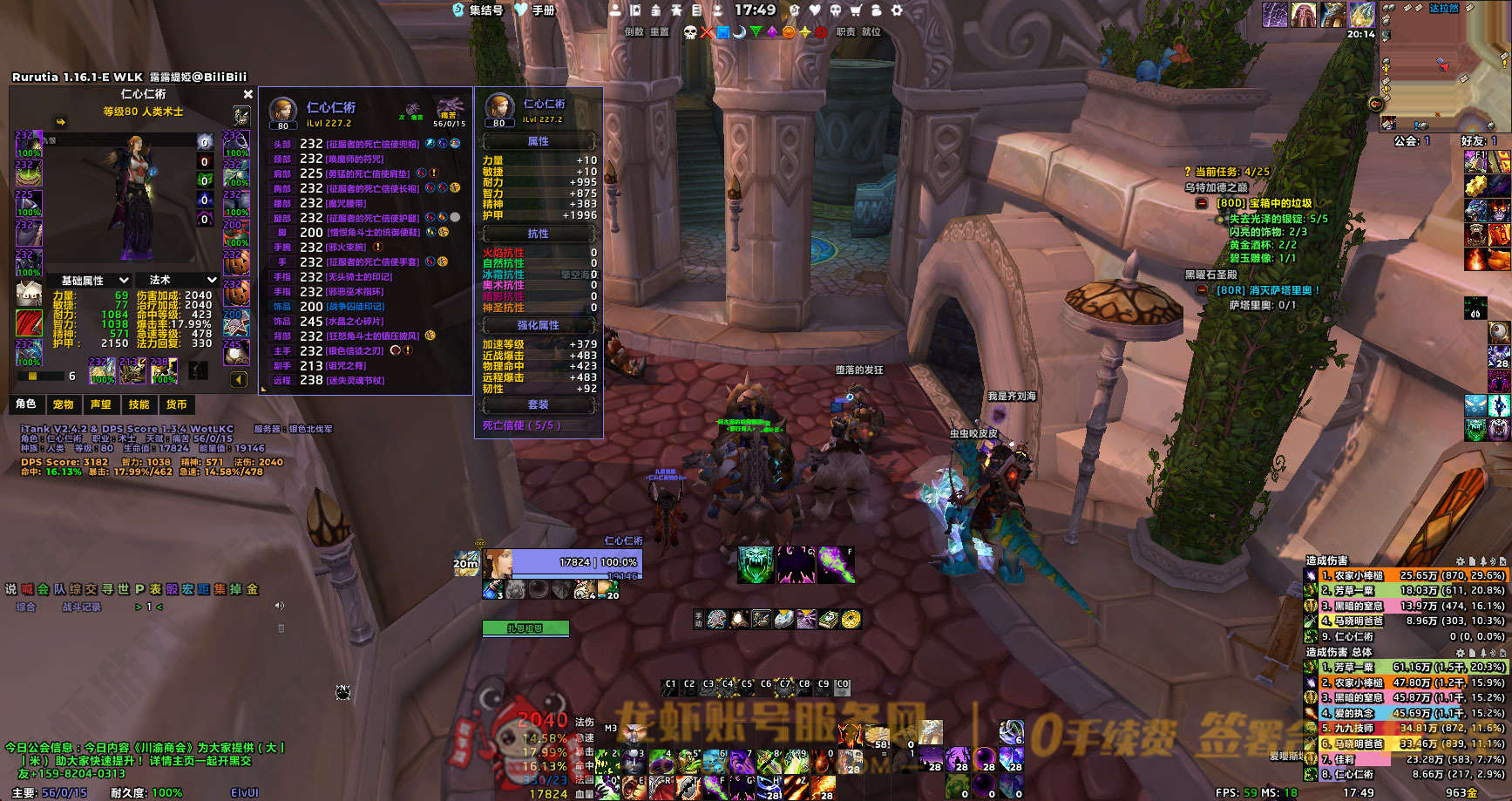The width and height of the screenshot is (1512, 801).
Task: Start the 倒数 countdown
Action: click(x=634, y=32)
